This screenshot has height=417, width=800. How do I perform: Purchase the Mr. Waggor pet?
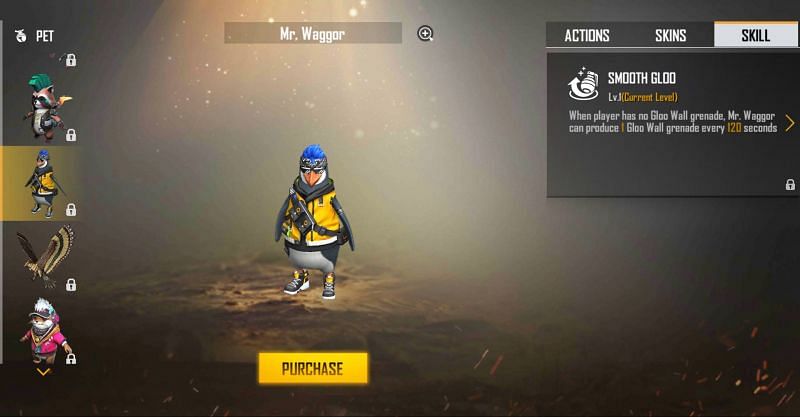(x=313, y=368)
